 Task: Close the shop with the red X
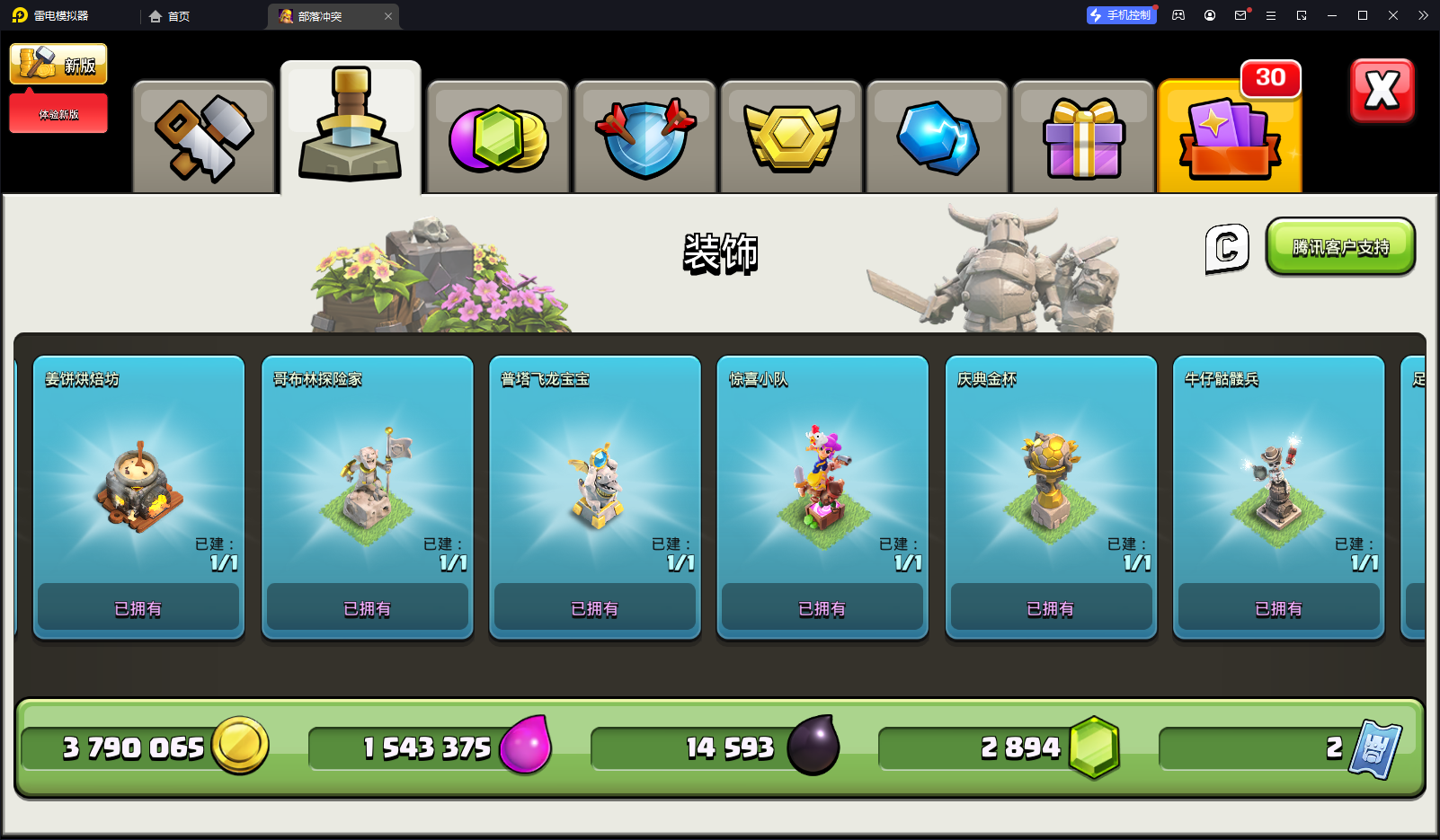click(x=1382, y=91)
